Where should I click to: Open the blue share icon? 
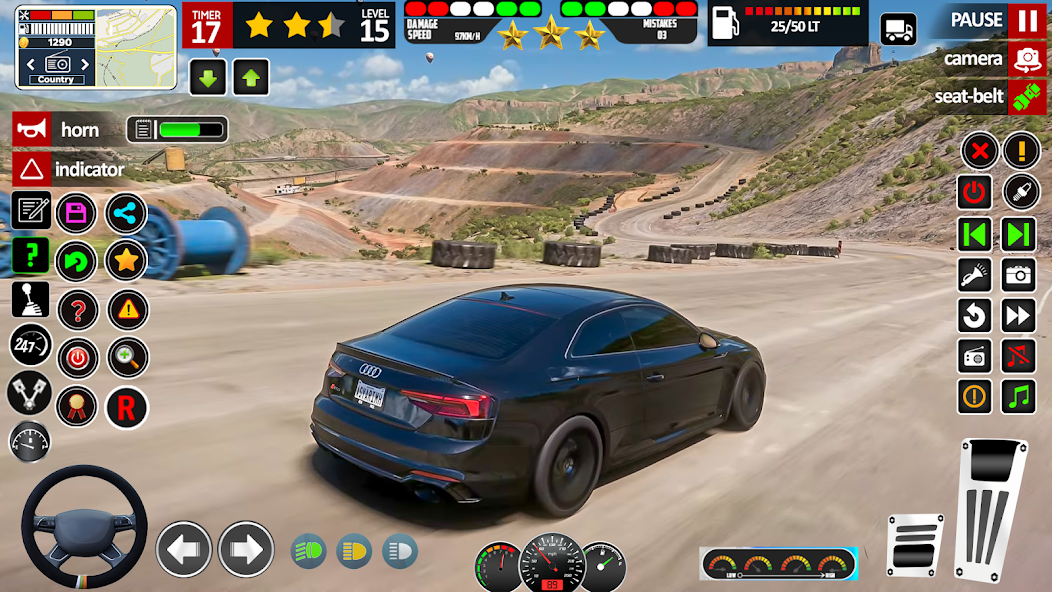click(x=126, y=212)
